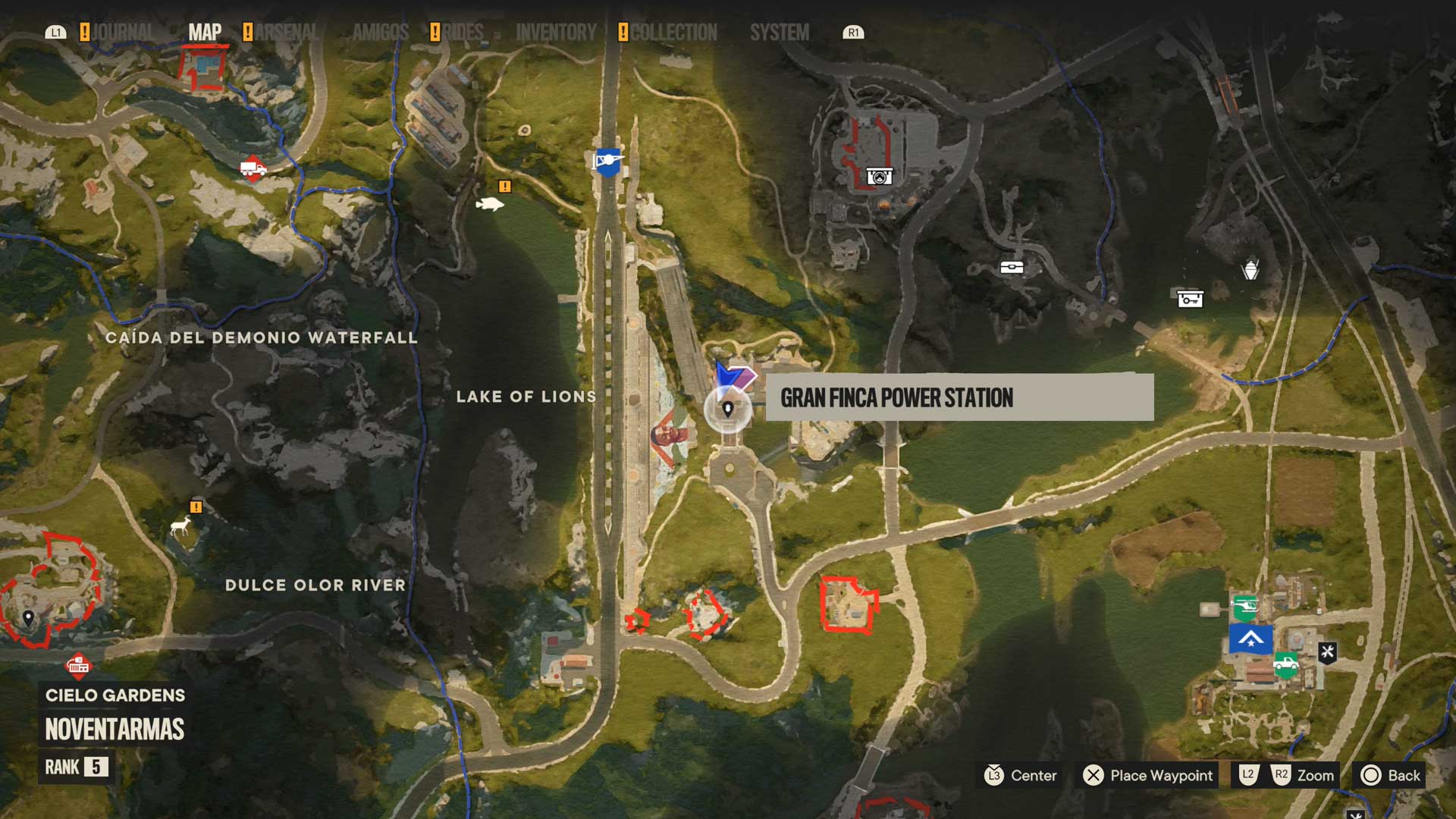Viewport: 1456px width, 819px height.
Task: Go to the Inventory tab
Action: click(x=556, y=33)
